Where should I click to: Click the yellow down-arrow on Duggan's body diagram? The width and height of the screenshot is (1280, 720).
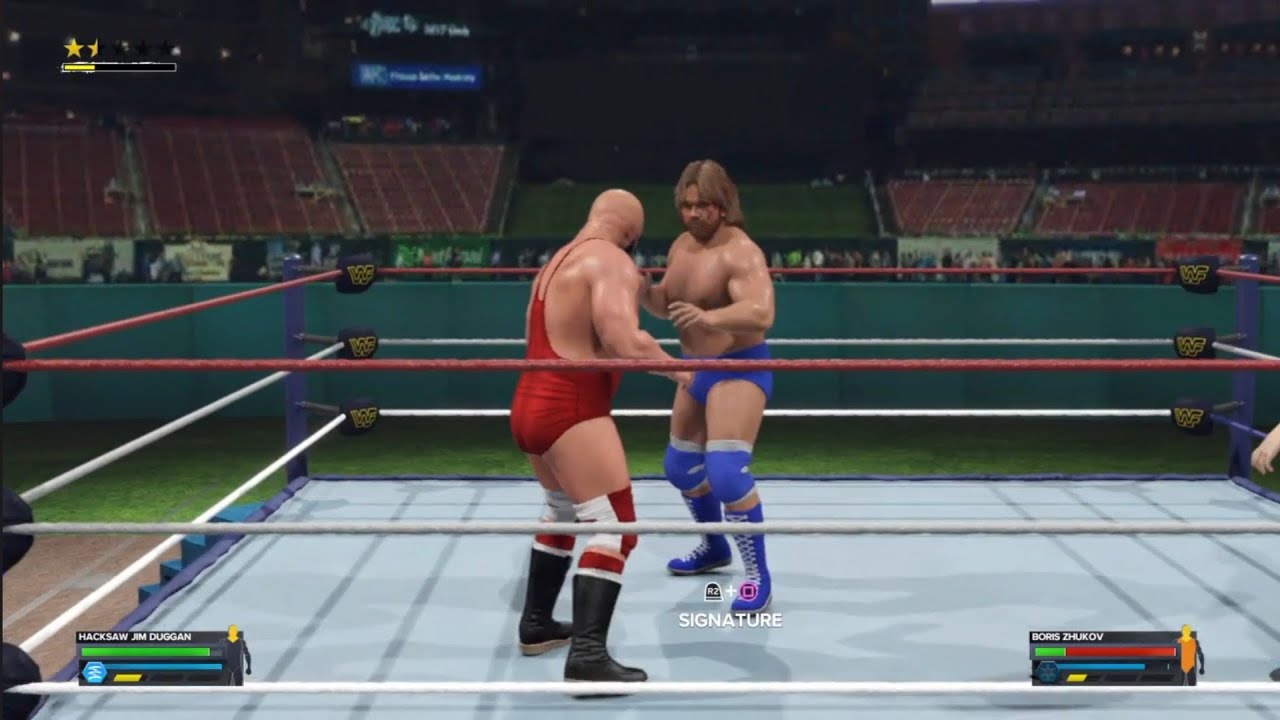[233, 634]
